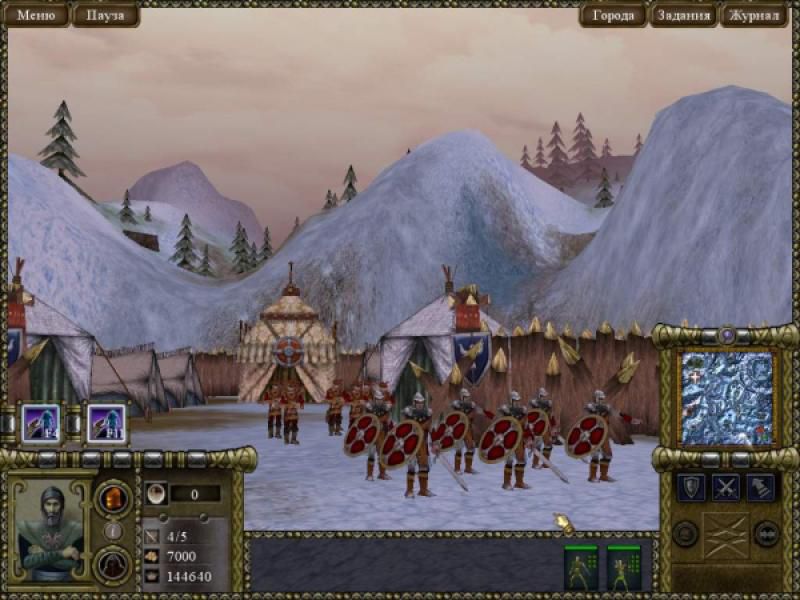Click the glowing orange helmet round button
Screen dimensions: 800x600
tap(113, 497)
